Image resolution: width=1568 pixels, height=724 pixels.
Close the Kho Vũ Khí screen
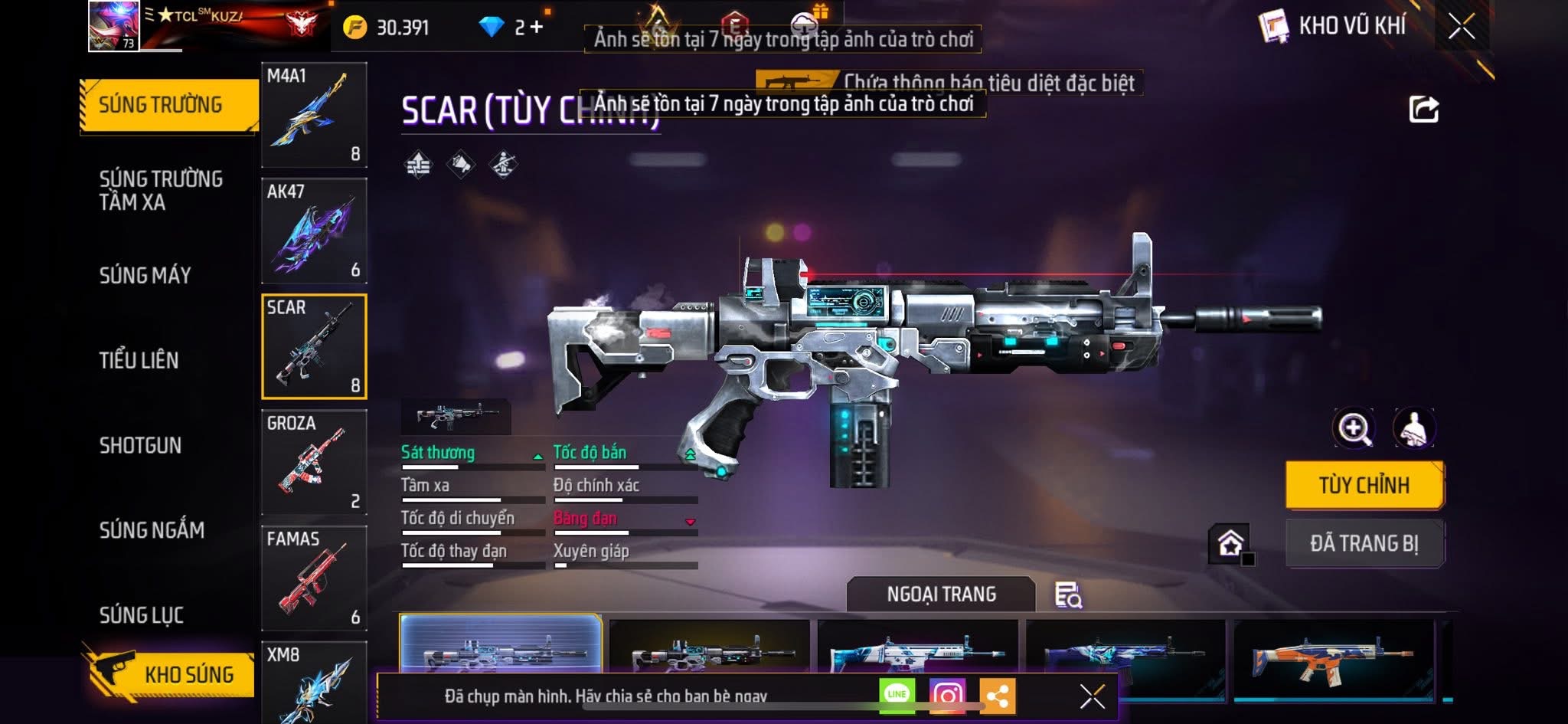pyautogui.click(x=1461, y=27)
